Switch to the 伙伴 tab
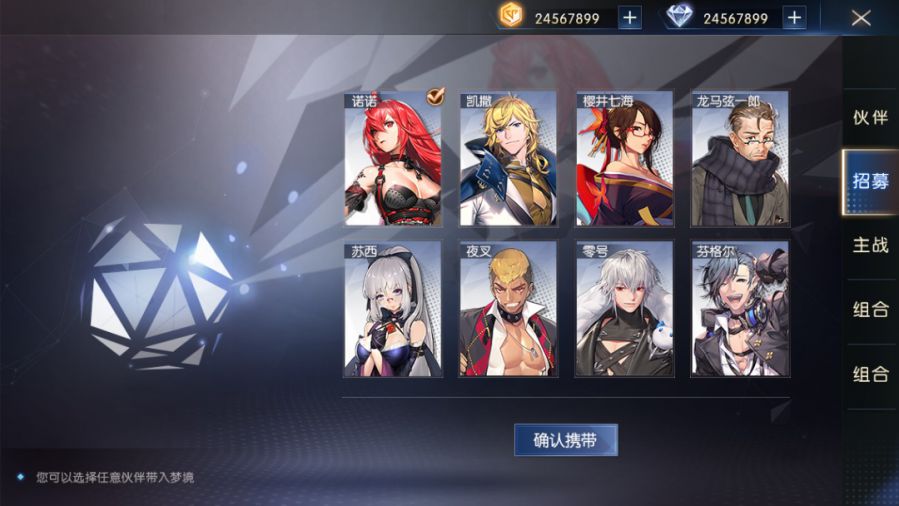The width and height of the screenshot is (899, 506). pyautogui.click(x=870, y=117)
